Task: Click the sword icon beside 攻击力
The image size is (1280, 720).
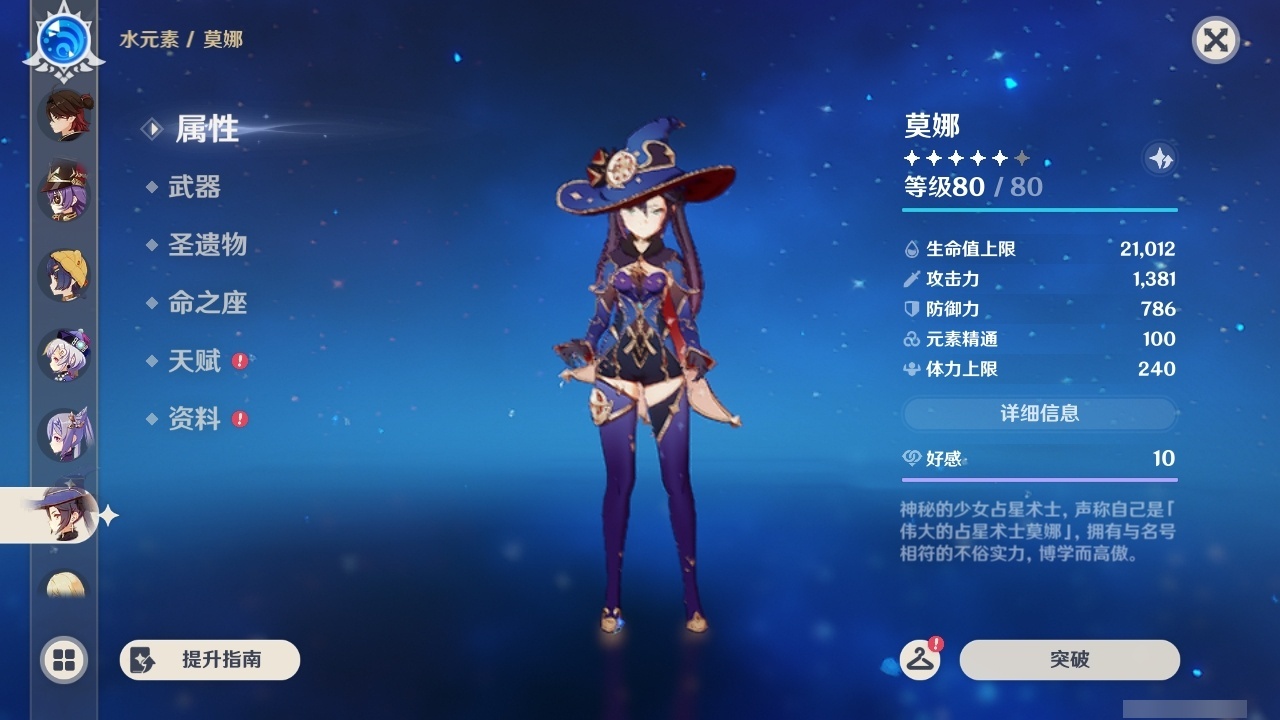Action: click(x=910, y=279)
